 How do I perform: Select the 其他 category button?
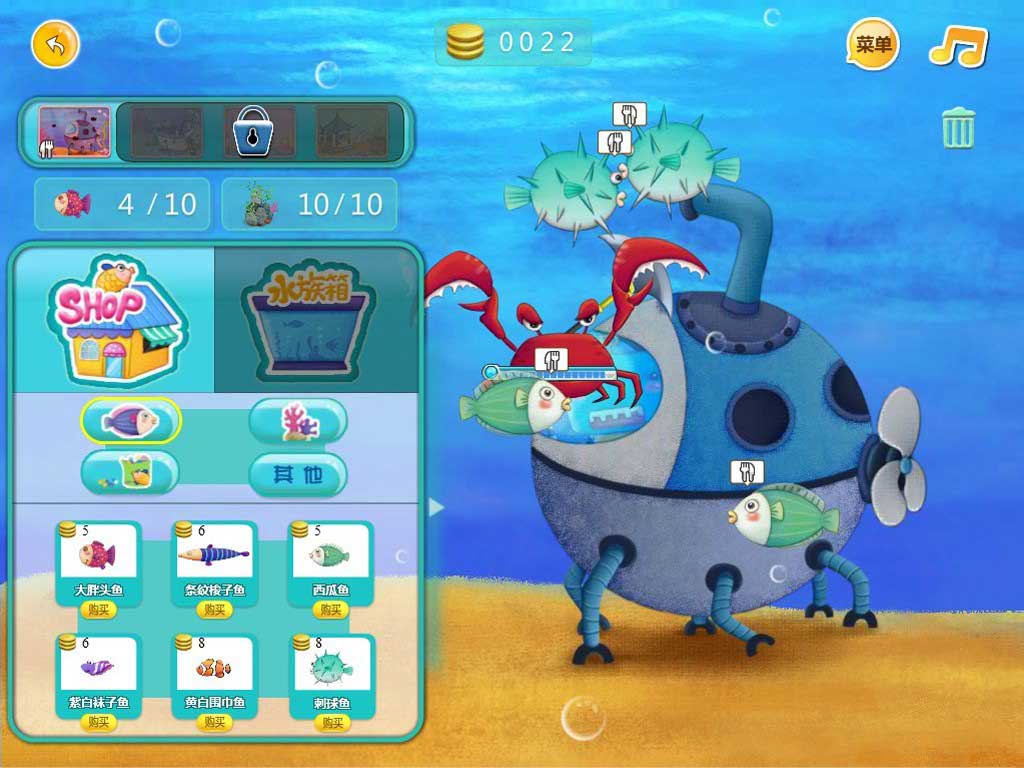point(298,474)
